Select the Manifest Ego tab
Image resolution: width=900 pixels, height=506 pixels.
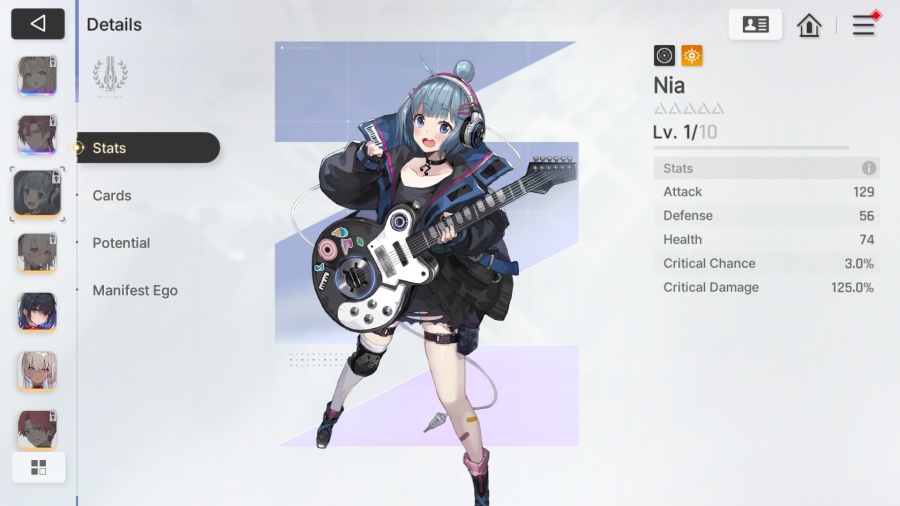[135, 291]
